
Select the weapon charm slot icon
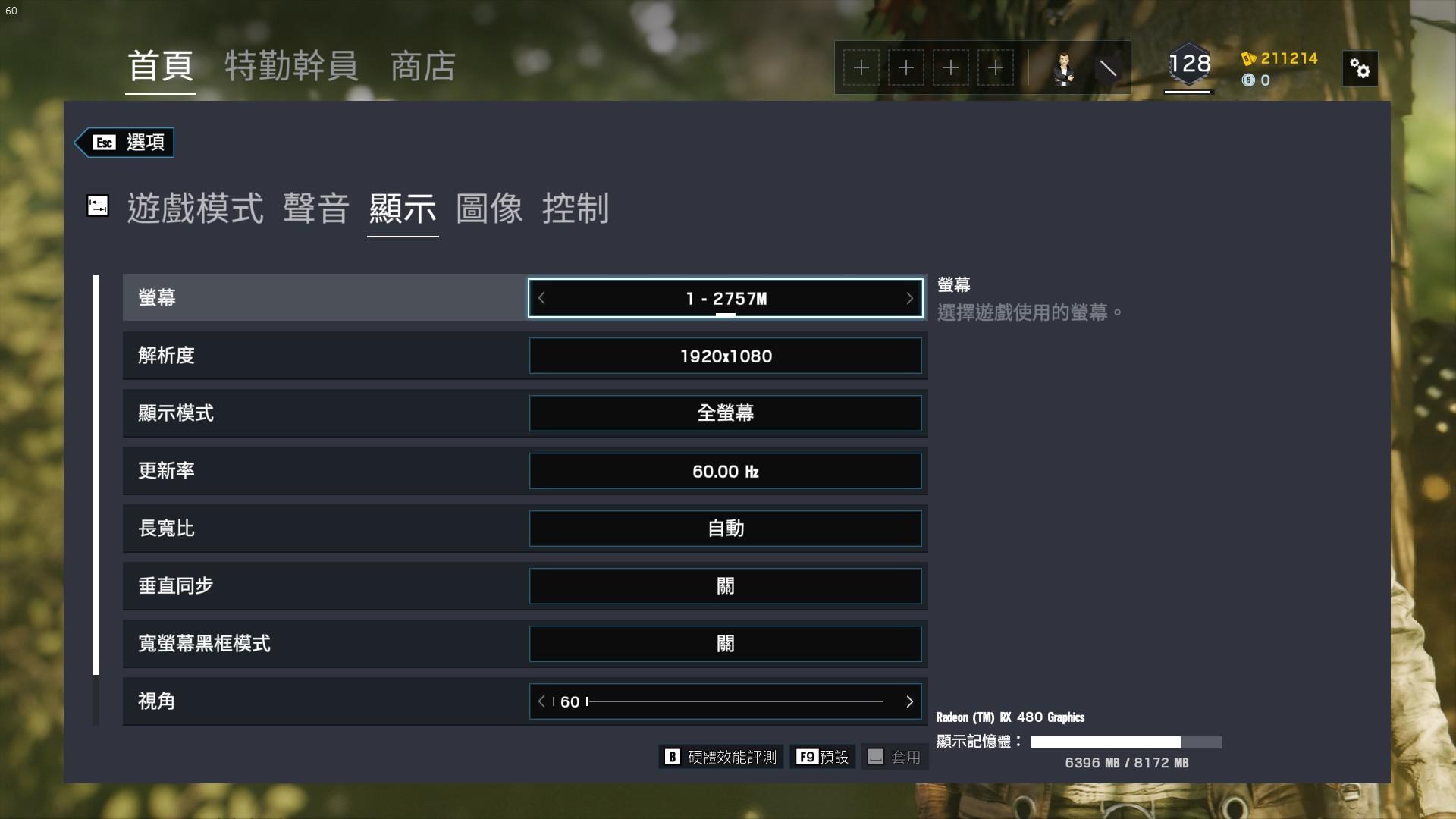pos(1109,67)
